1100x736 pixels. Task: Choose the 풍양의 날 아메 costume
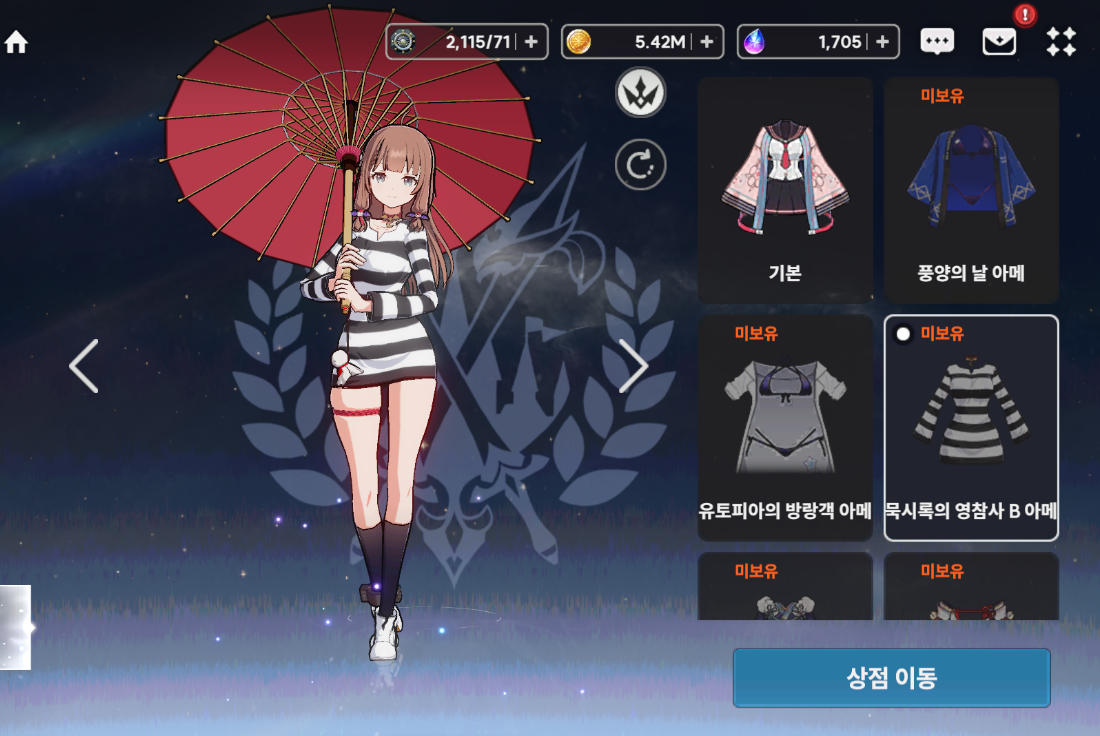971,190
